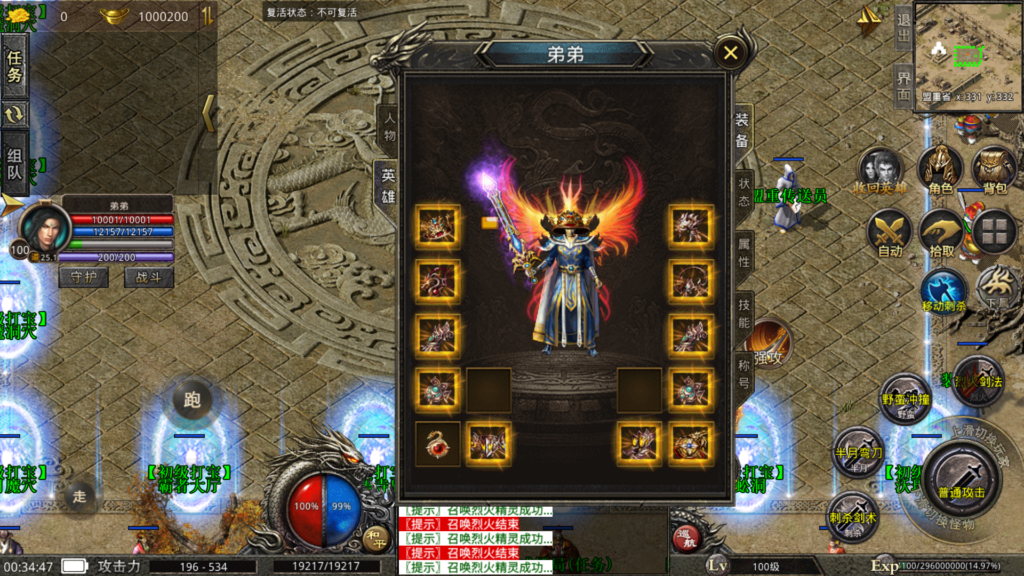Close the 弟弟 hero equipment panel
The image size is (1024, 576).
[x=731, y=53]
